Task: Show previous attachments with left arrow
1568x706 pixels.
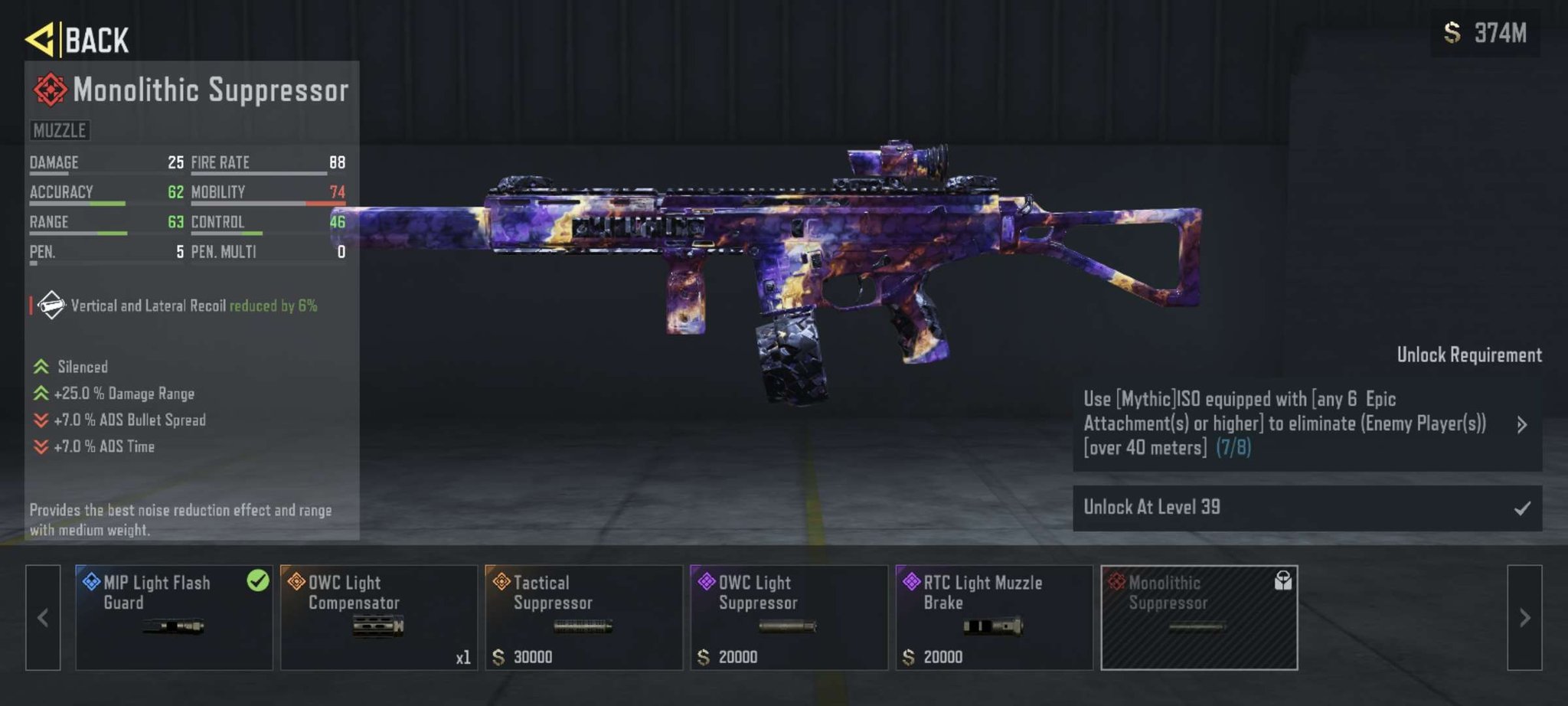Action: 43,617
